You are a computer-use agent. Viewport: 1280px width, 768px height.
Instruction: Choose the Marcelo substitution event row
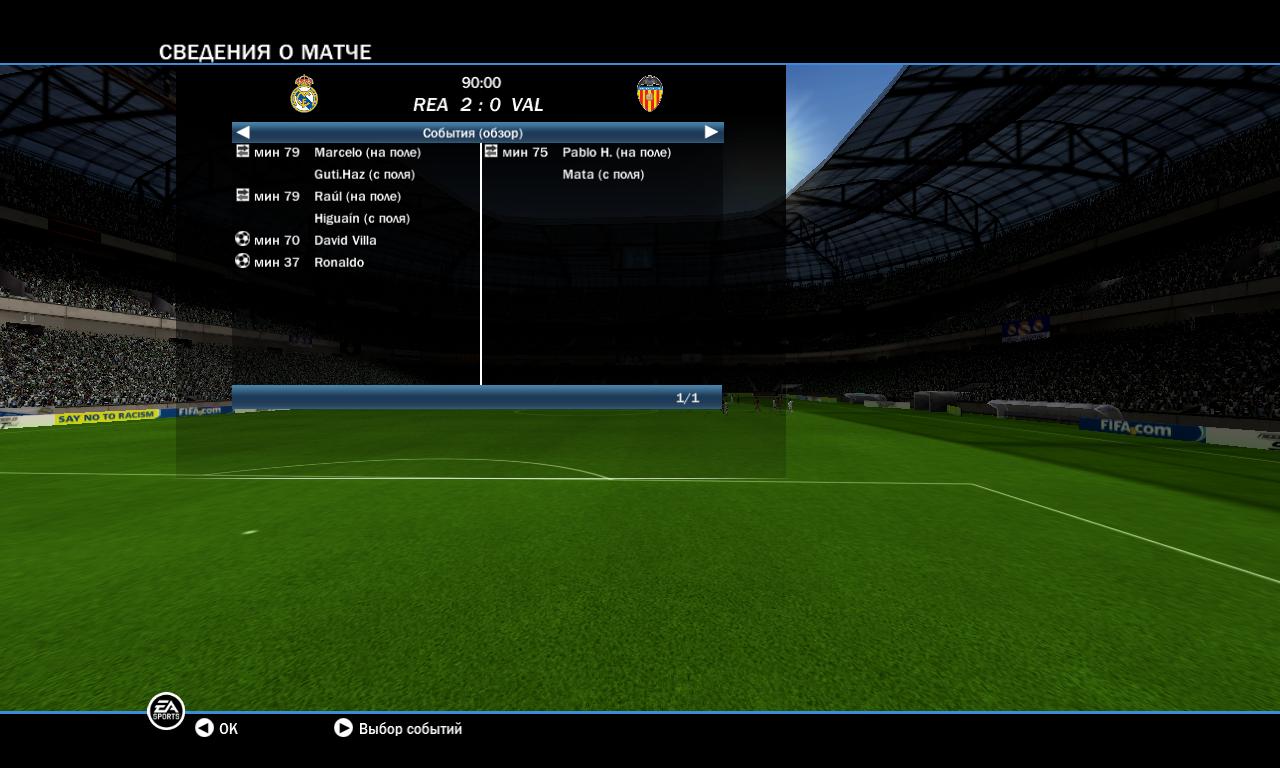click(366, 152)
